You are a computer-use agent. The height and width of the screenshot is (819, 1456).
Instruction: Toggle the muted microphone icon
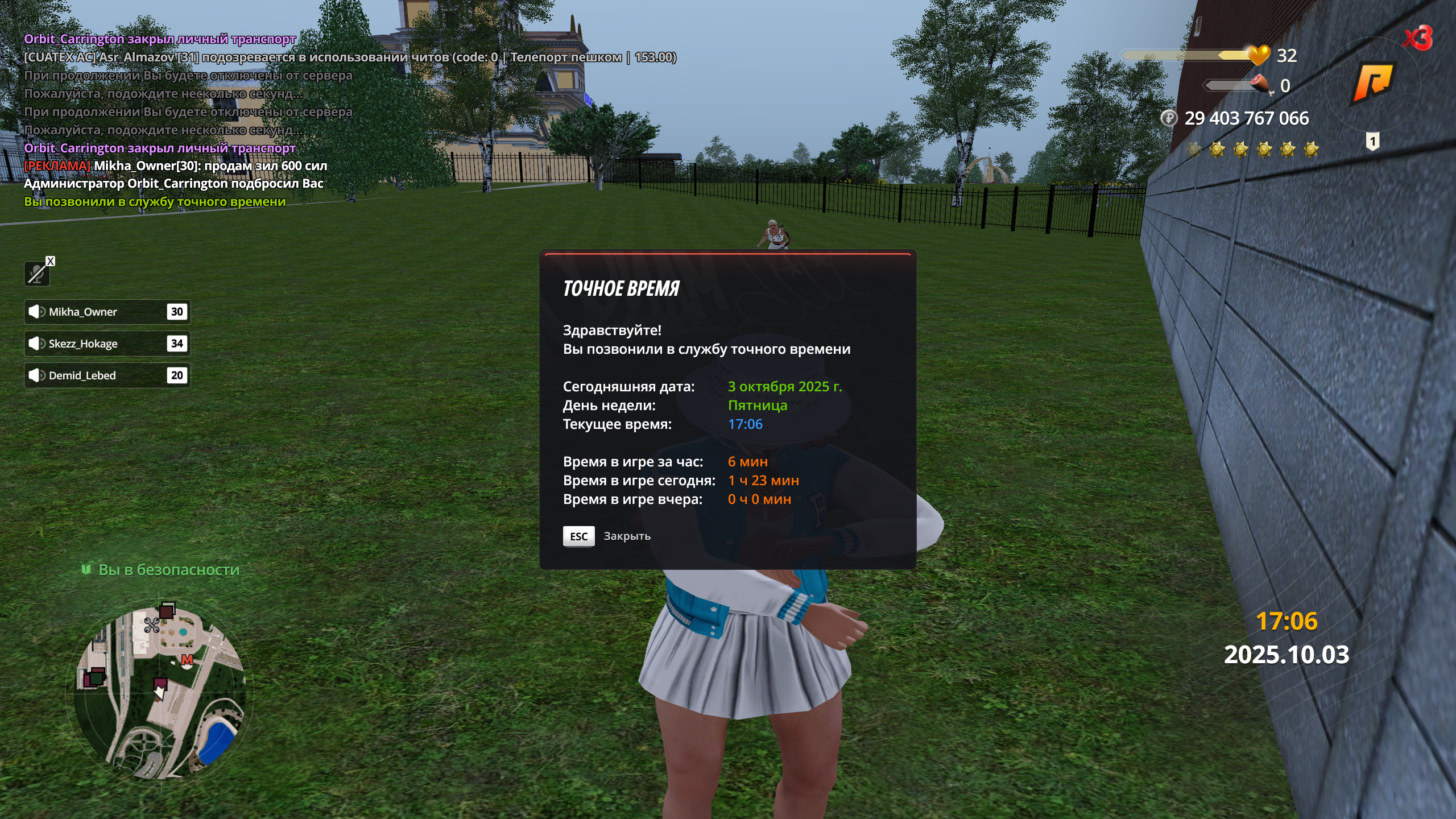pos(37,274)
